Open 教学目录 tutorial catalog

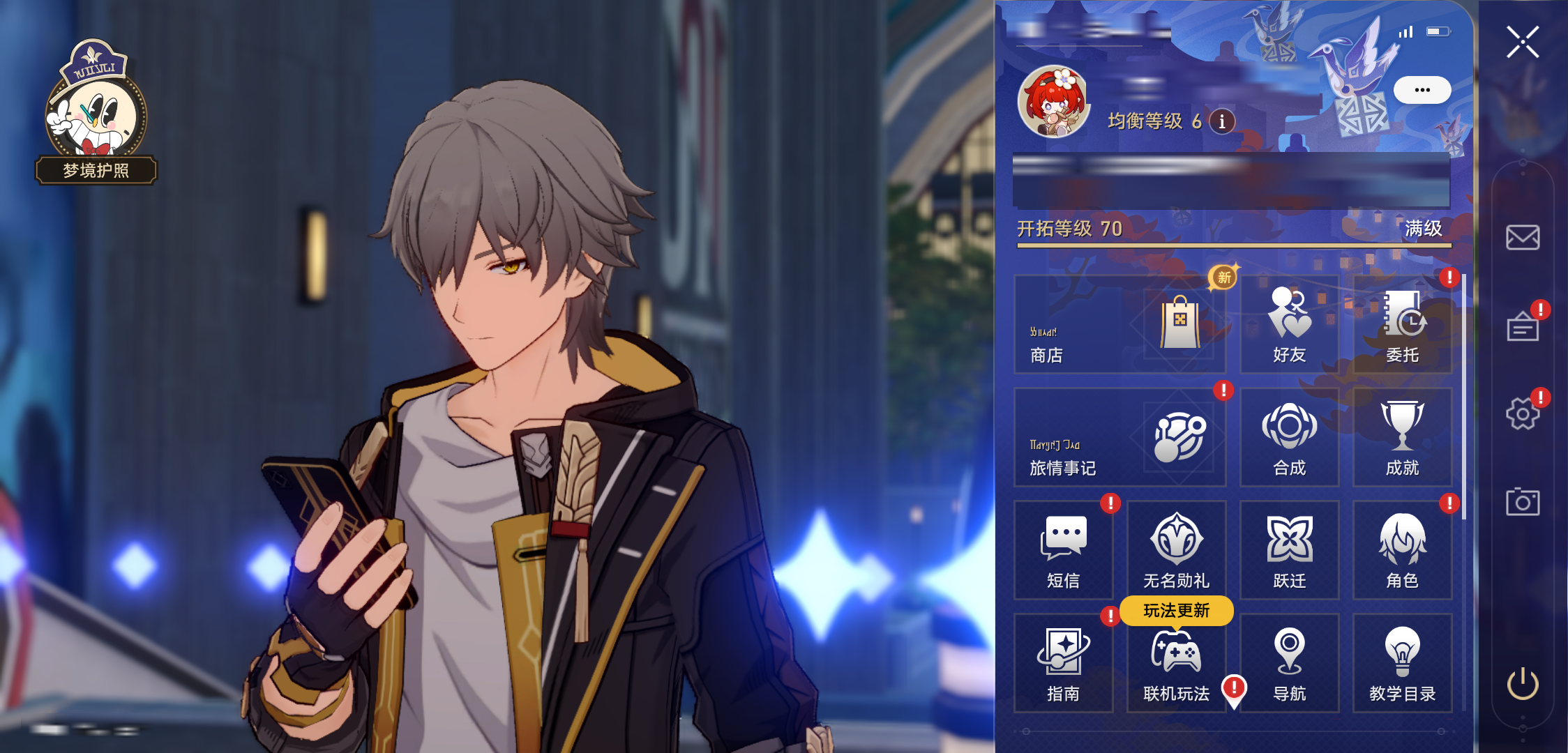pos(1402,663)
